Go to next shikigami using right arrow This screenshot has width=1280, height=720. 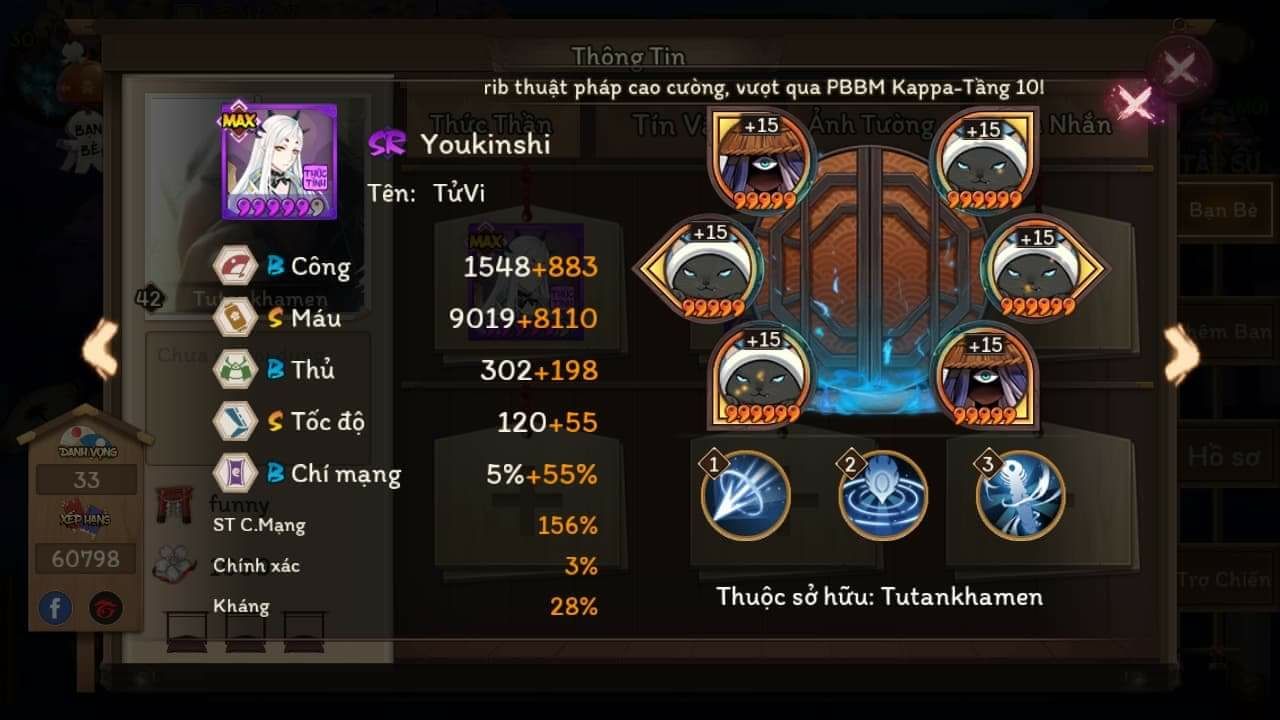click(1181, 353)
